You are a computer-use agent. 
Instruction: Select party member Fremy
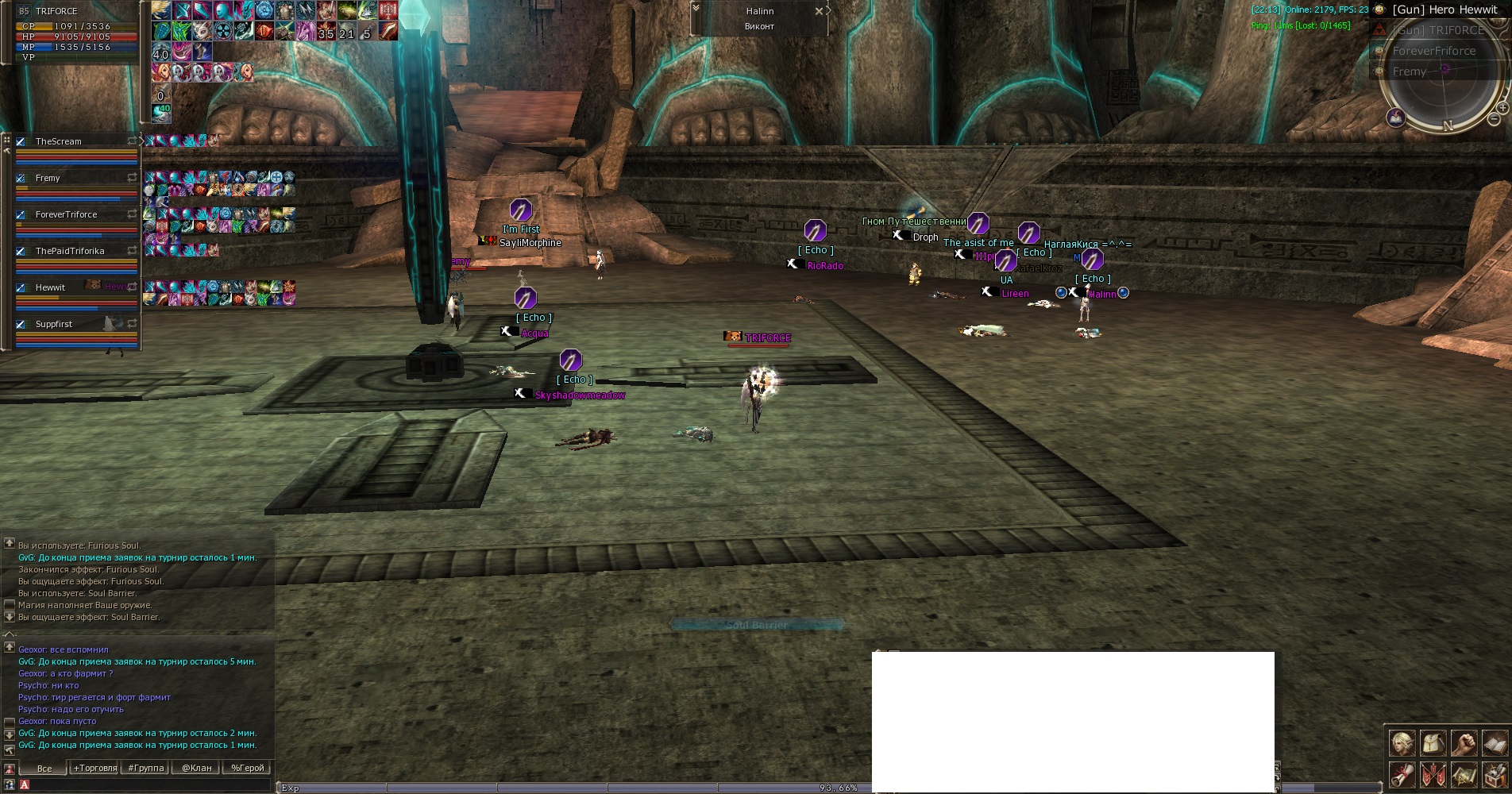48,179
